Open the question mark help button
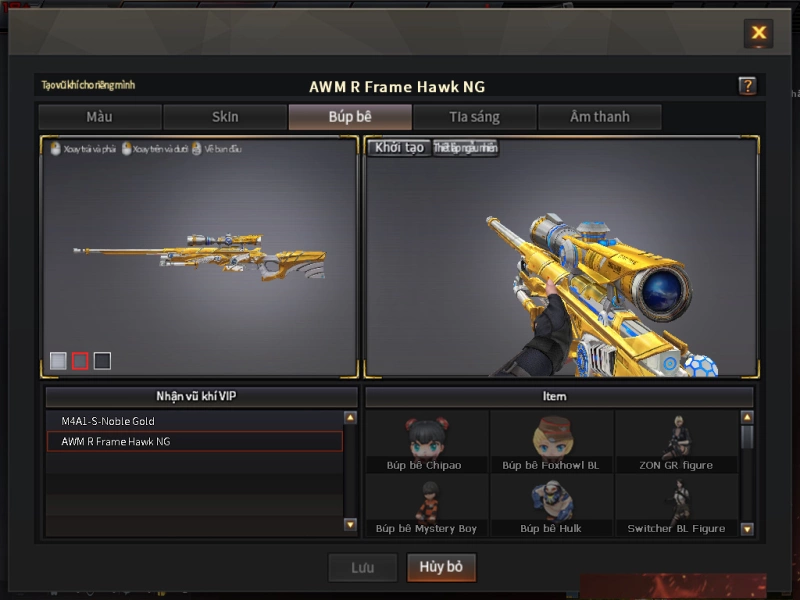800x600 pixels. pos(747,86)
